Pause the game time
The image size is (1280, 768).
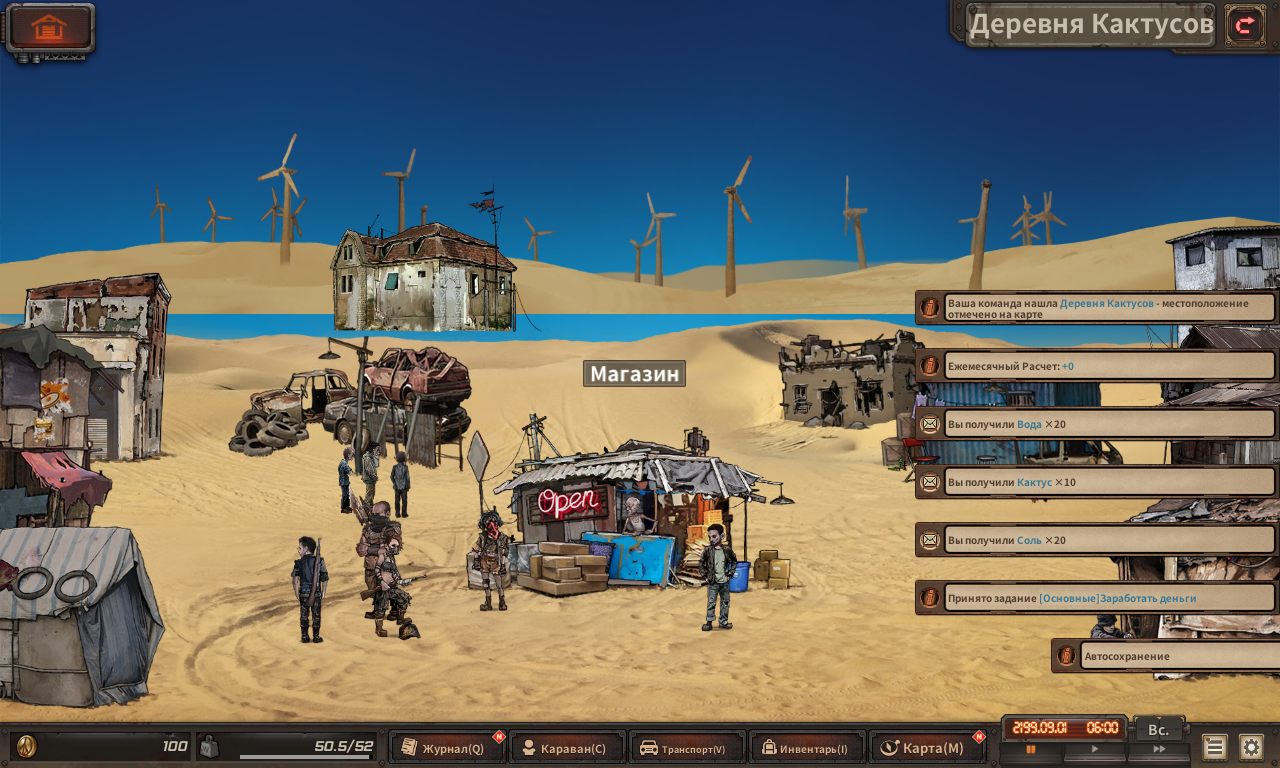point(1031,749)
